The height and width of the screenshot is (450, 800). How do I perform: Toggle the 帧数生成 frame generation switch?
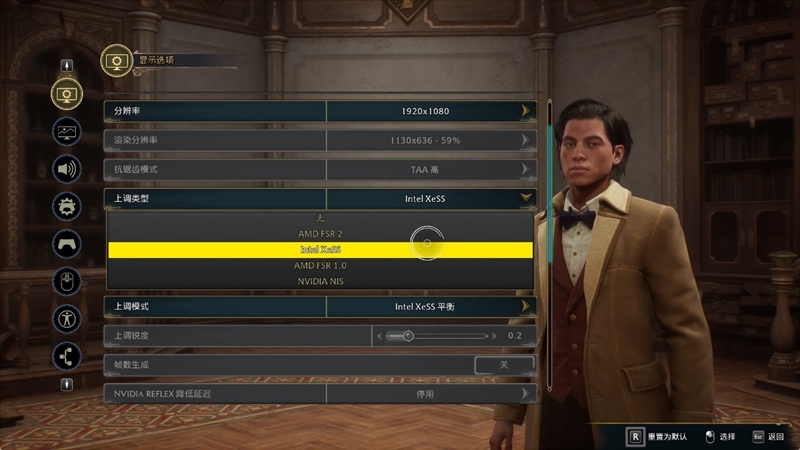504,365
